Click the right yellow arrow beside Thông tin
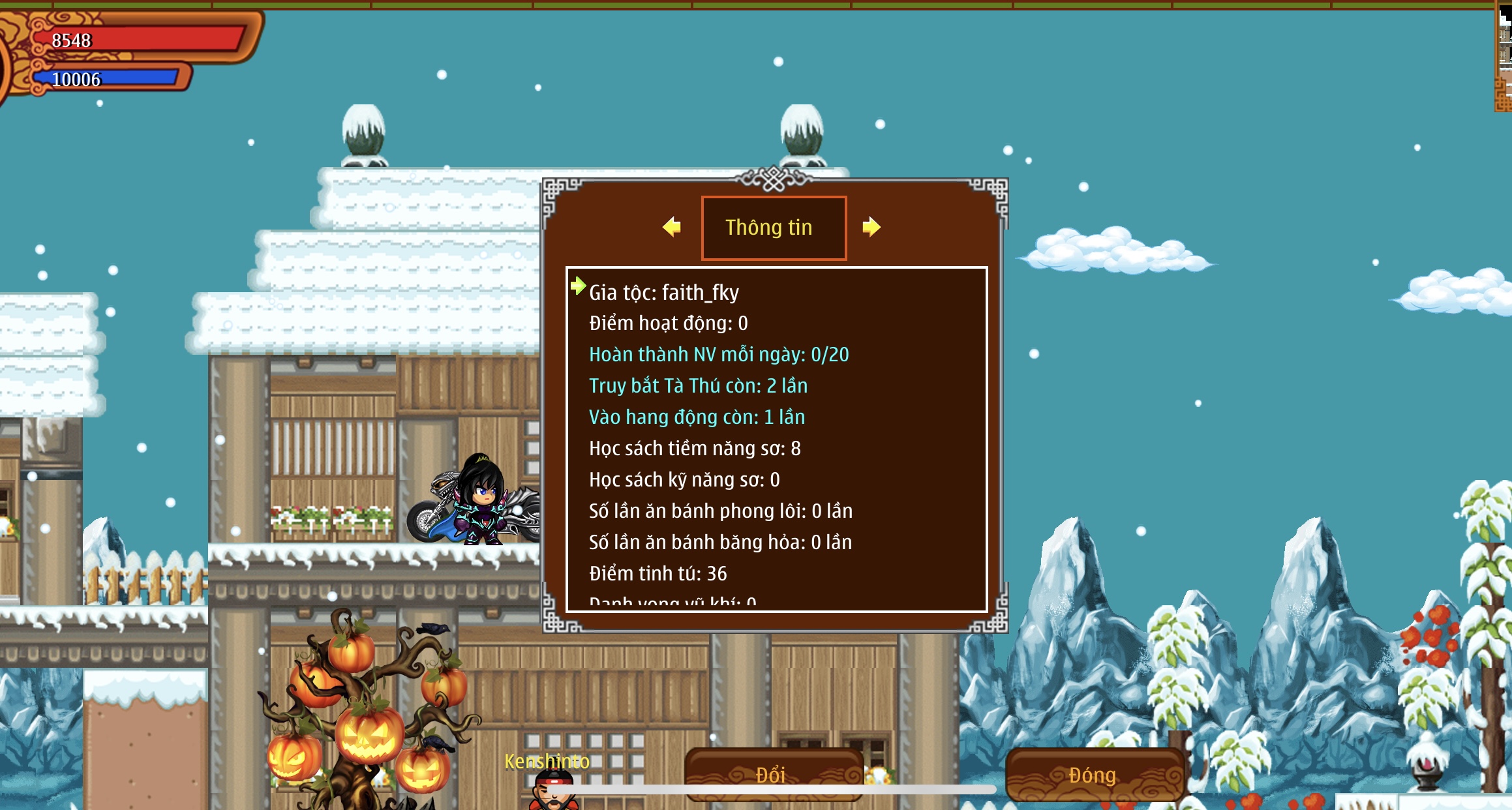Viewport: 1512px width, 810px height. click(871, 227)
